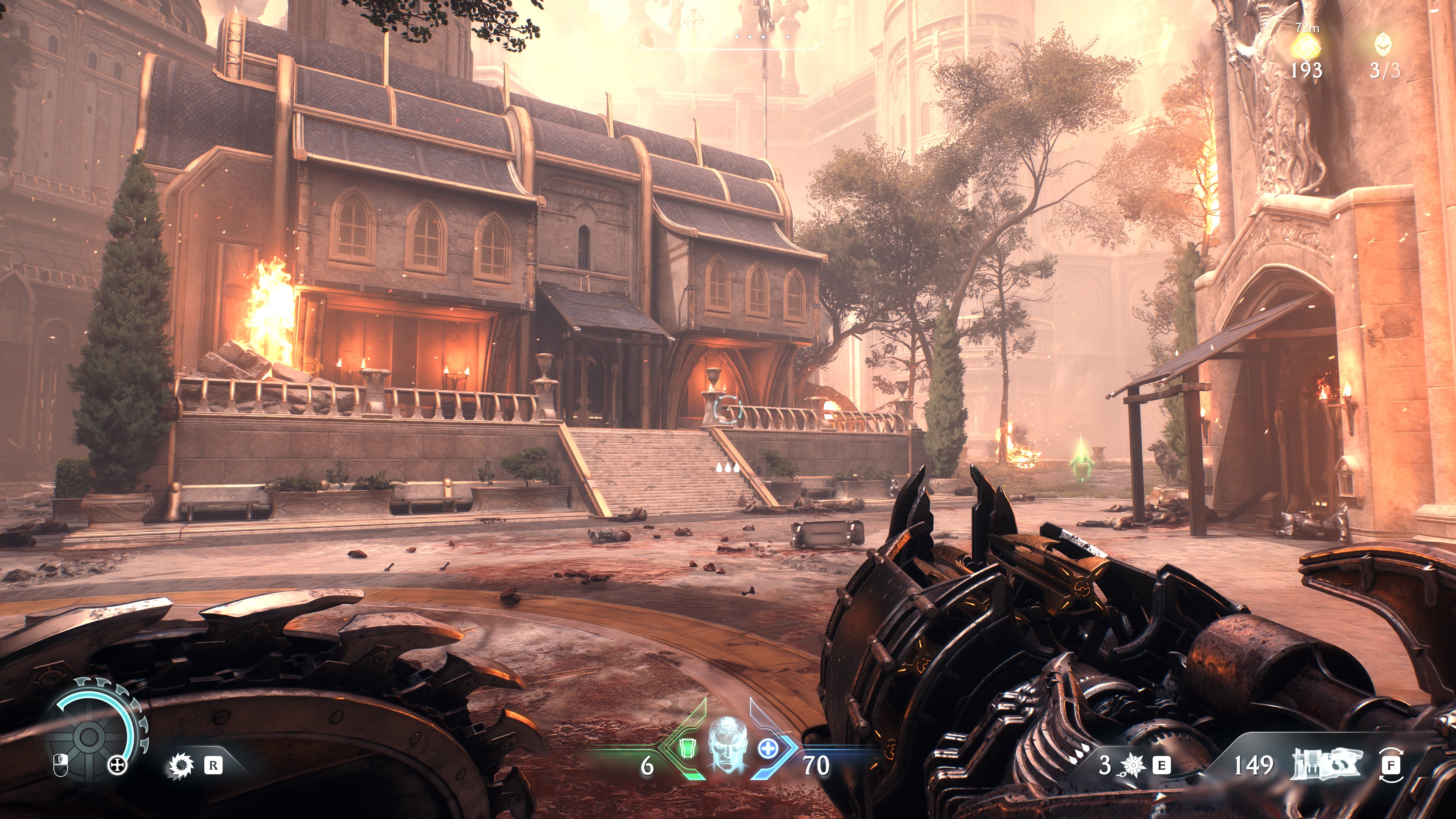This screenshot has width=1456, height=819.
Task: Click the cross-shaped shield icon on the gauge
Action: pyautogui.click(x=117, y=765)
